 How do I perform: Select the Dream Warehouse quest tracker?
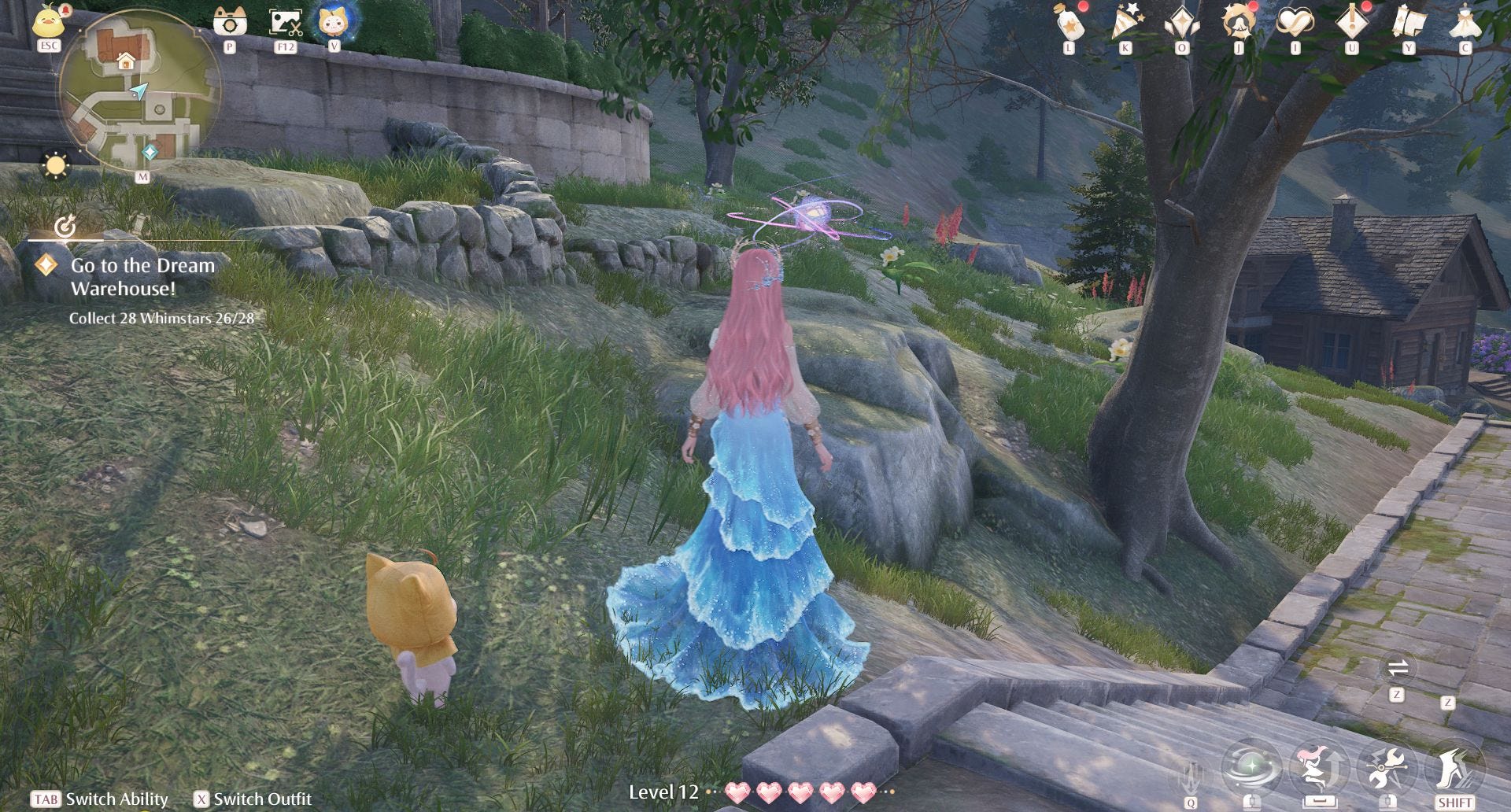pyautogui.click(x=142, y=277)
